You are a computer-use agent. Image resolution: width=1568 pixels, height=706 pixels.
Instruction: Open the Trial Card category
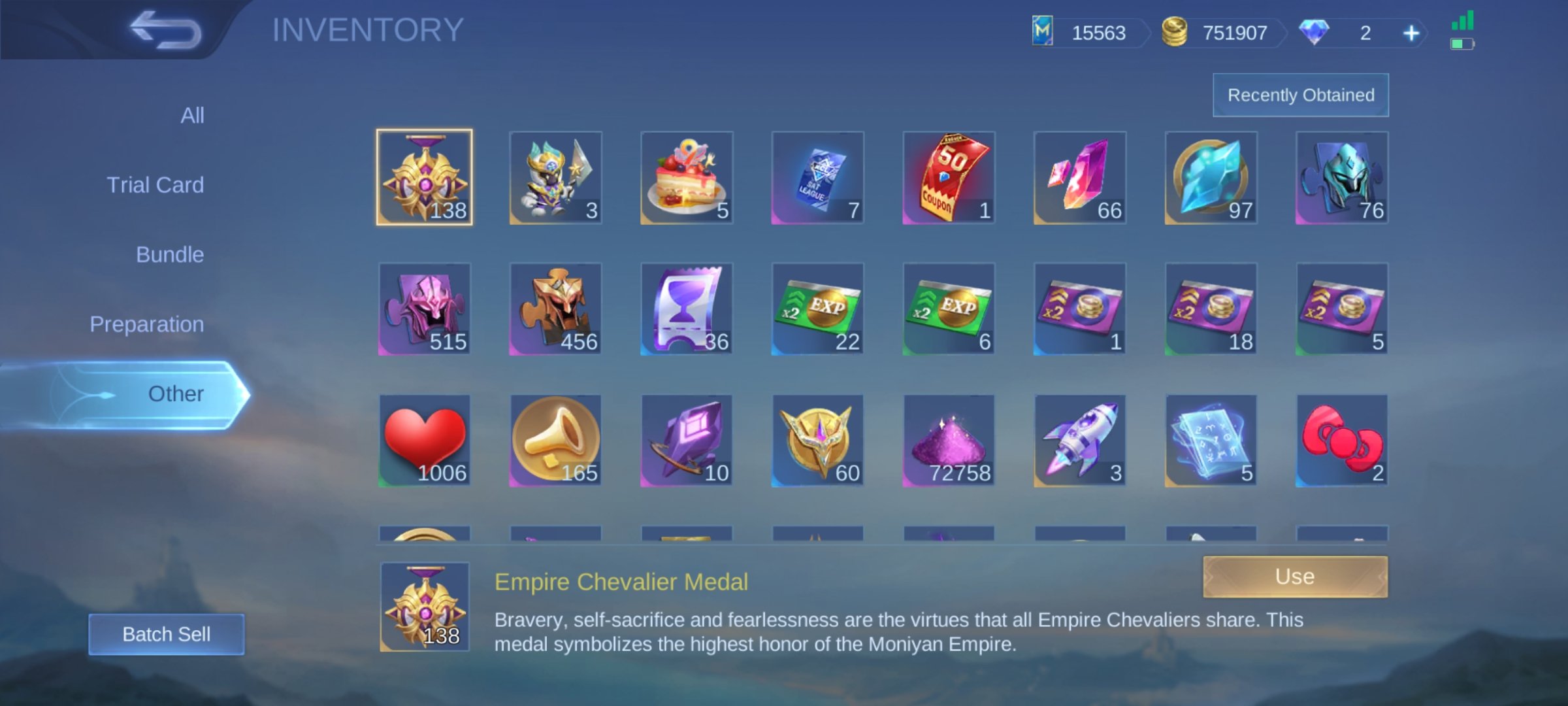click(157, 184)
